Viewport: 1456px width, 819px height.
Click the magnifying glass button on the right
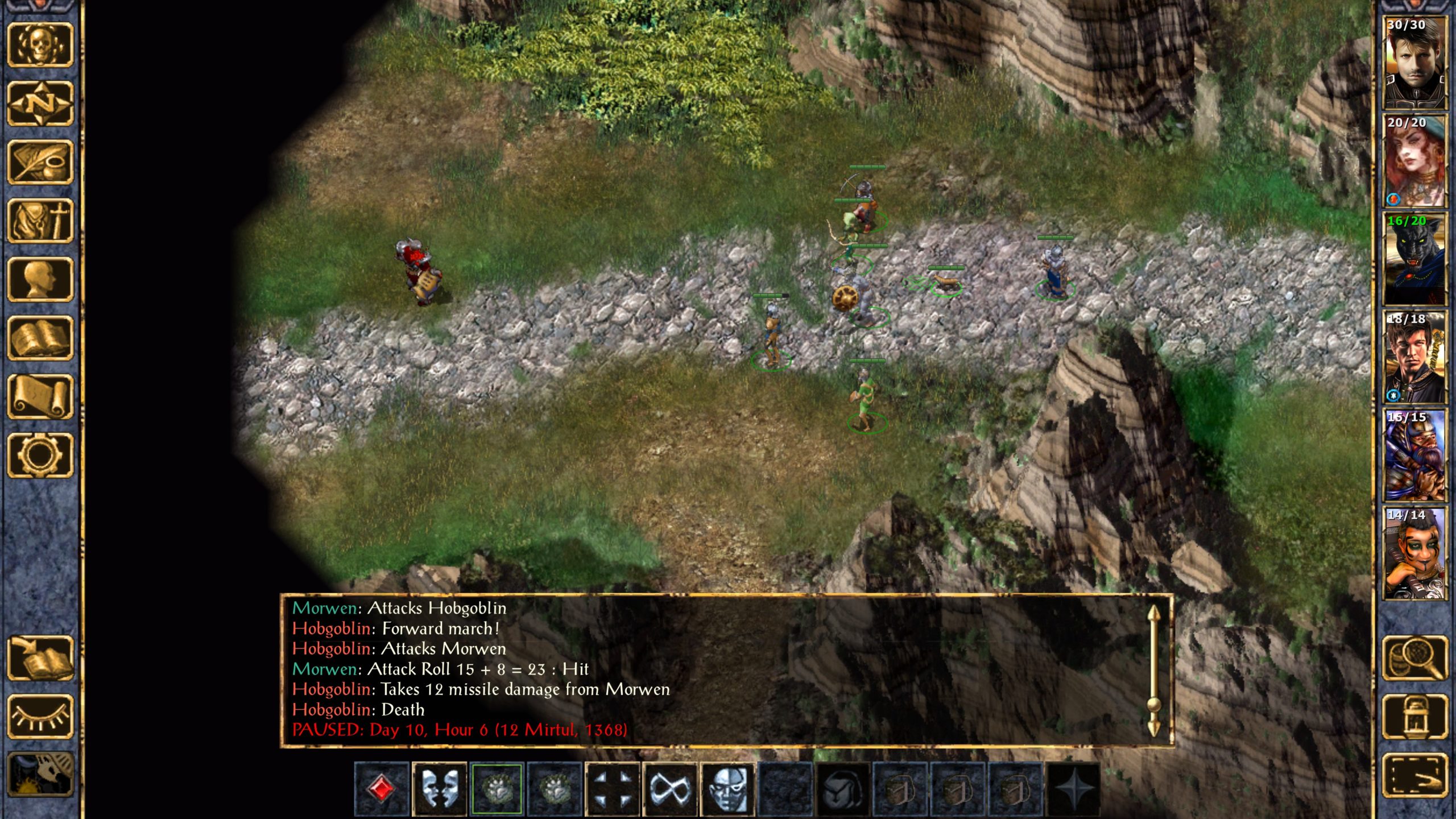point(1414,658)
